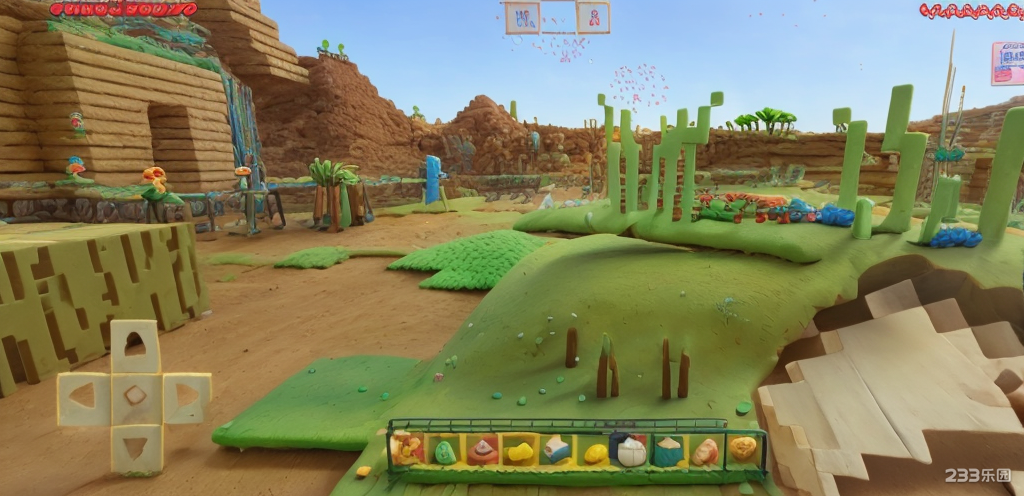
Task: Select the red-orange cake item hotbar slot
Action: (482, 452)
